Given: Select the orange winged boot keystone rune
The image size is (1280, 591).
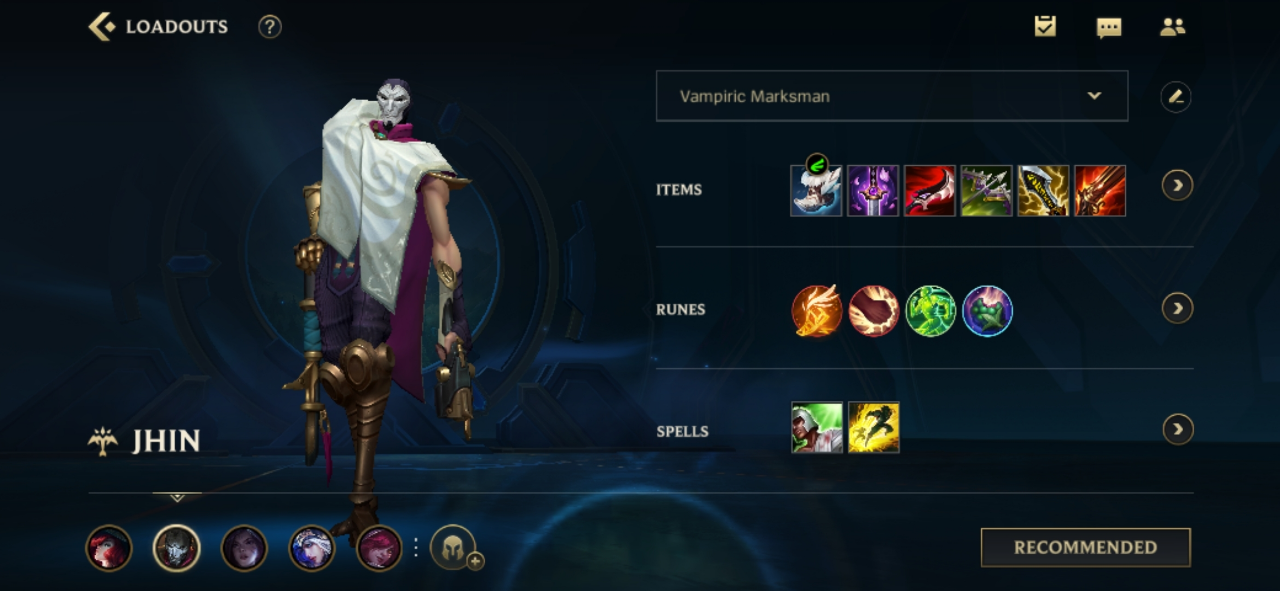Looking at the screenshot, I should point(816,311).
